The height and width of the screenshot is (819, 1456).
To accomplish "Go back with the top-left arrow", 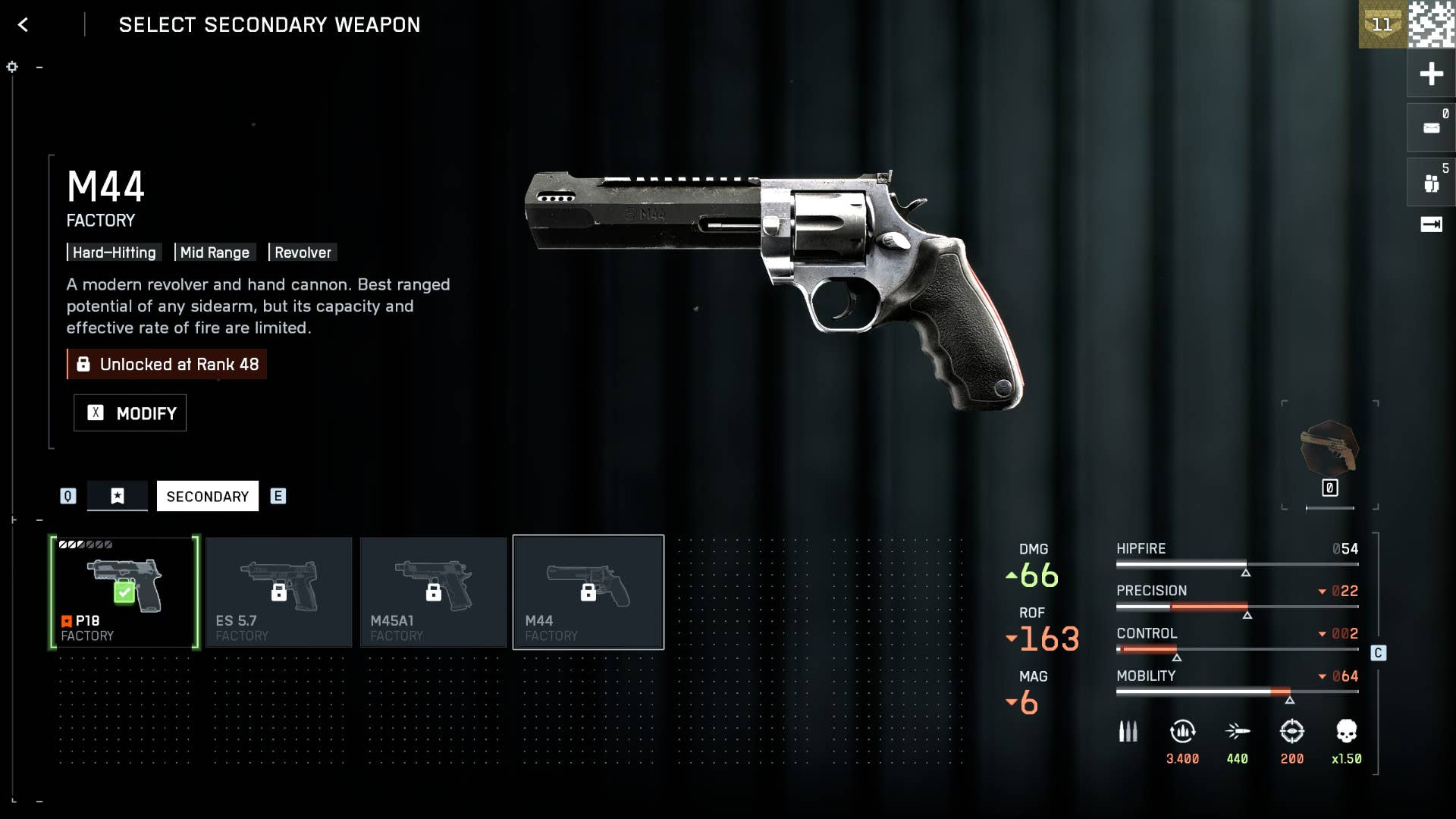I will (24, 25).
